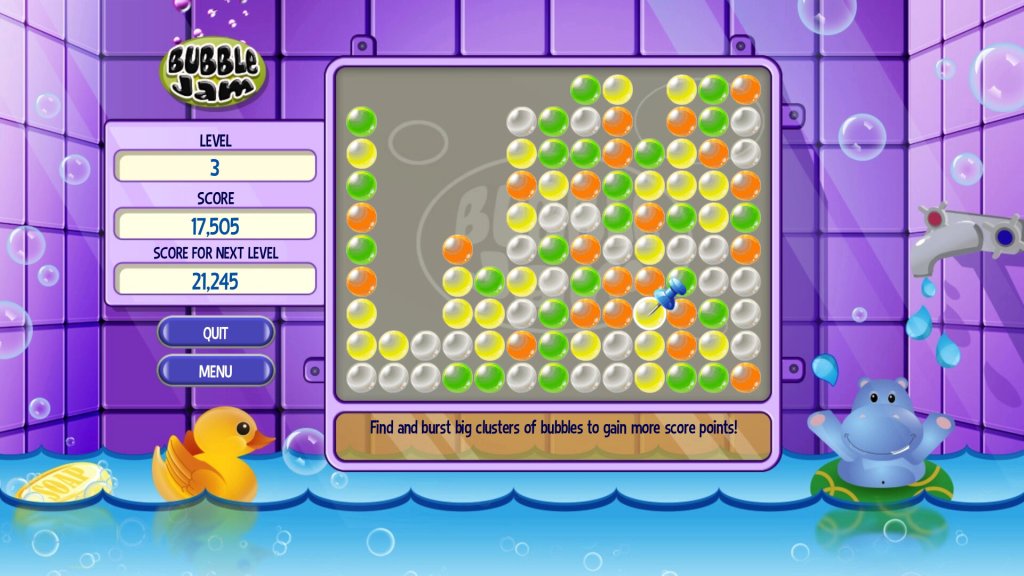The height and width of the screenshot is (576, 1024).
Task: Quit the current game
Action: pos(215,333)
